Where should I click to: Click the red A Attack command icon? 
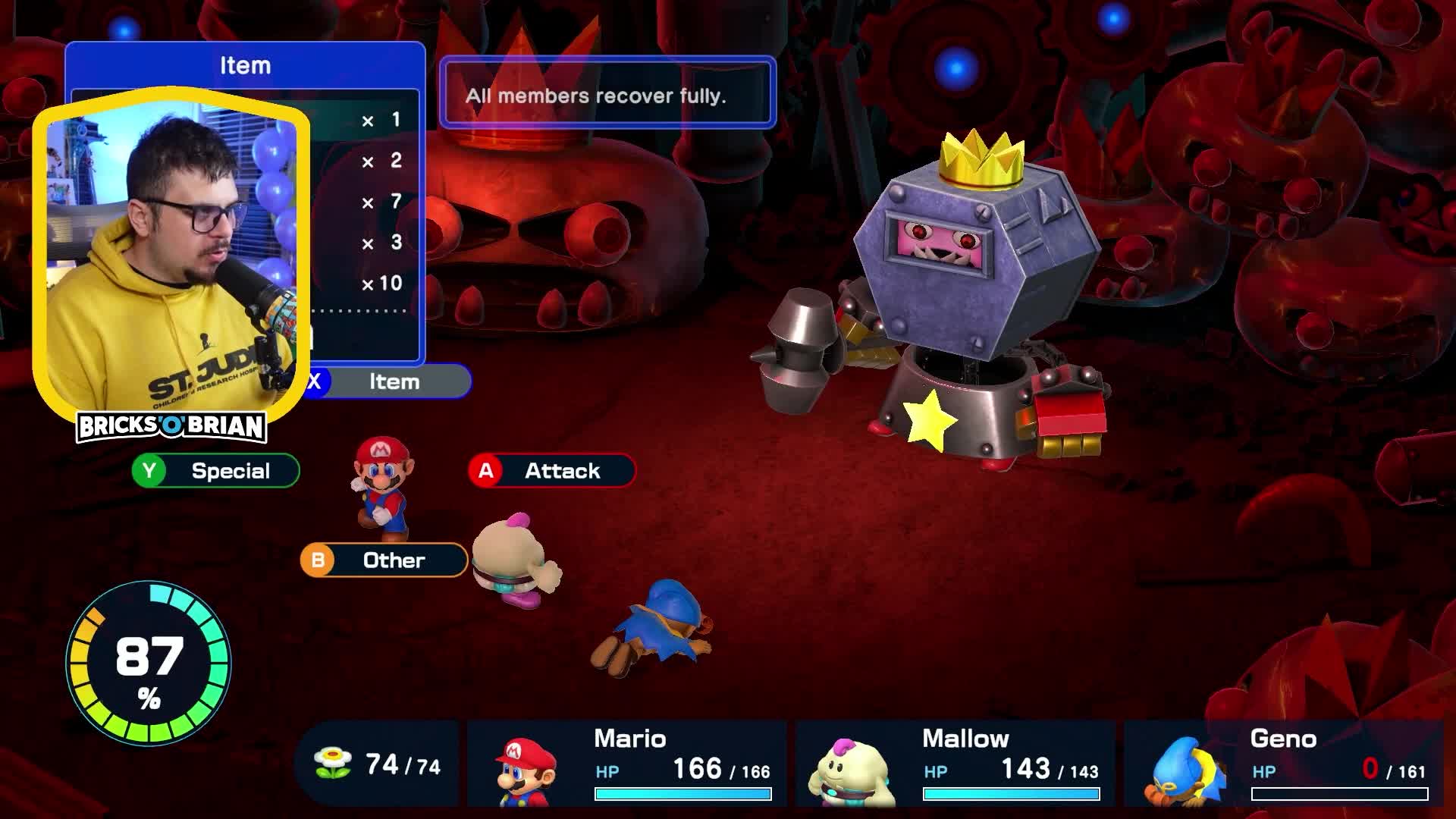(487, 470)
